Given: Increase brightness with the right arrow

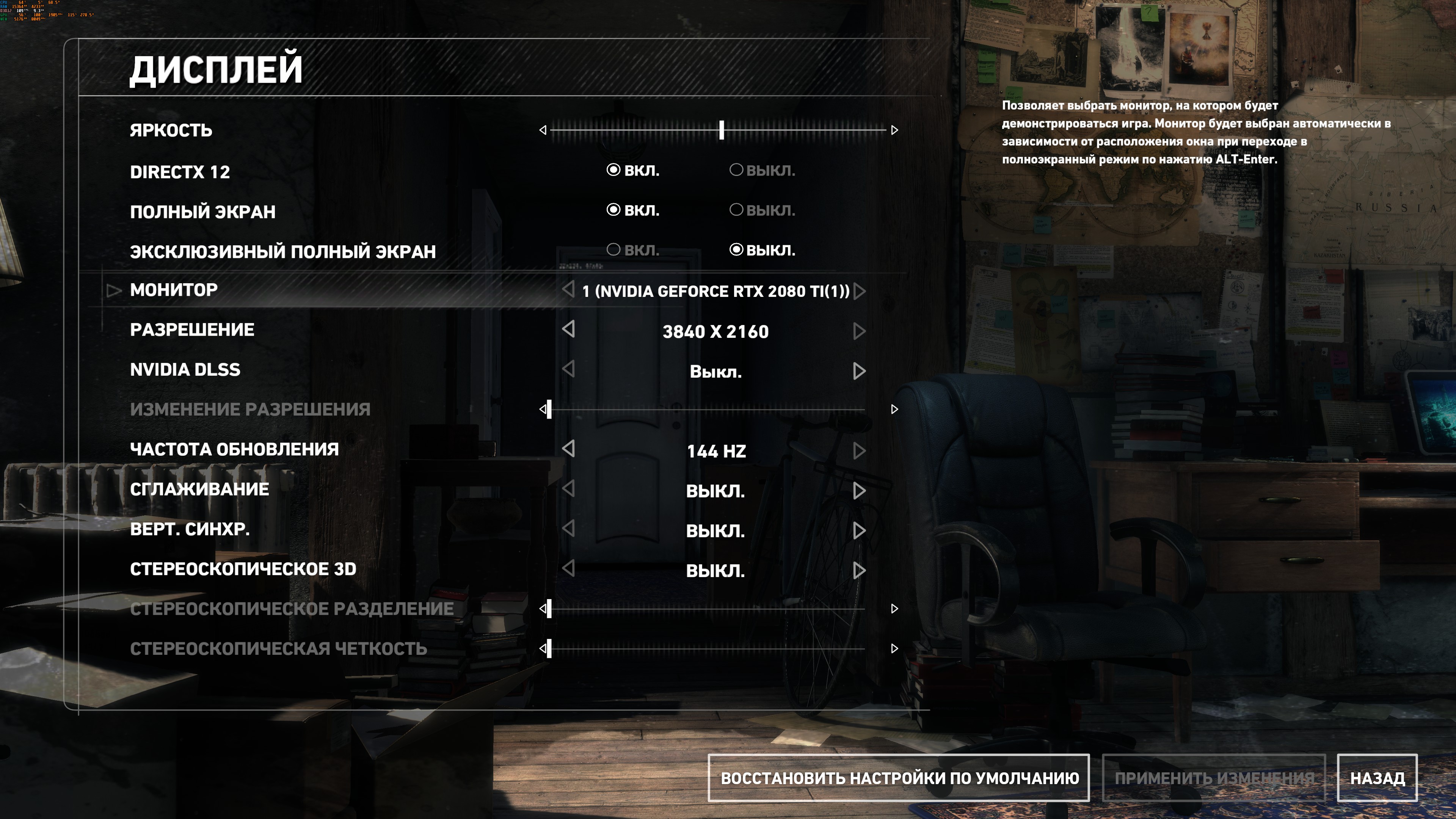Looking at the screenshot, I should click(894, 130).
